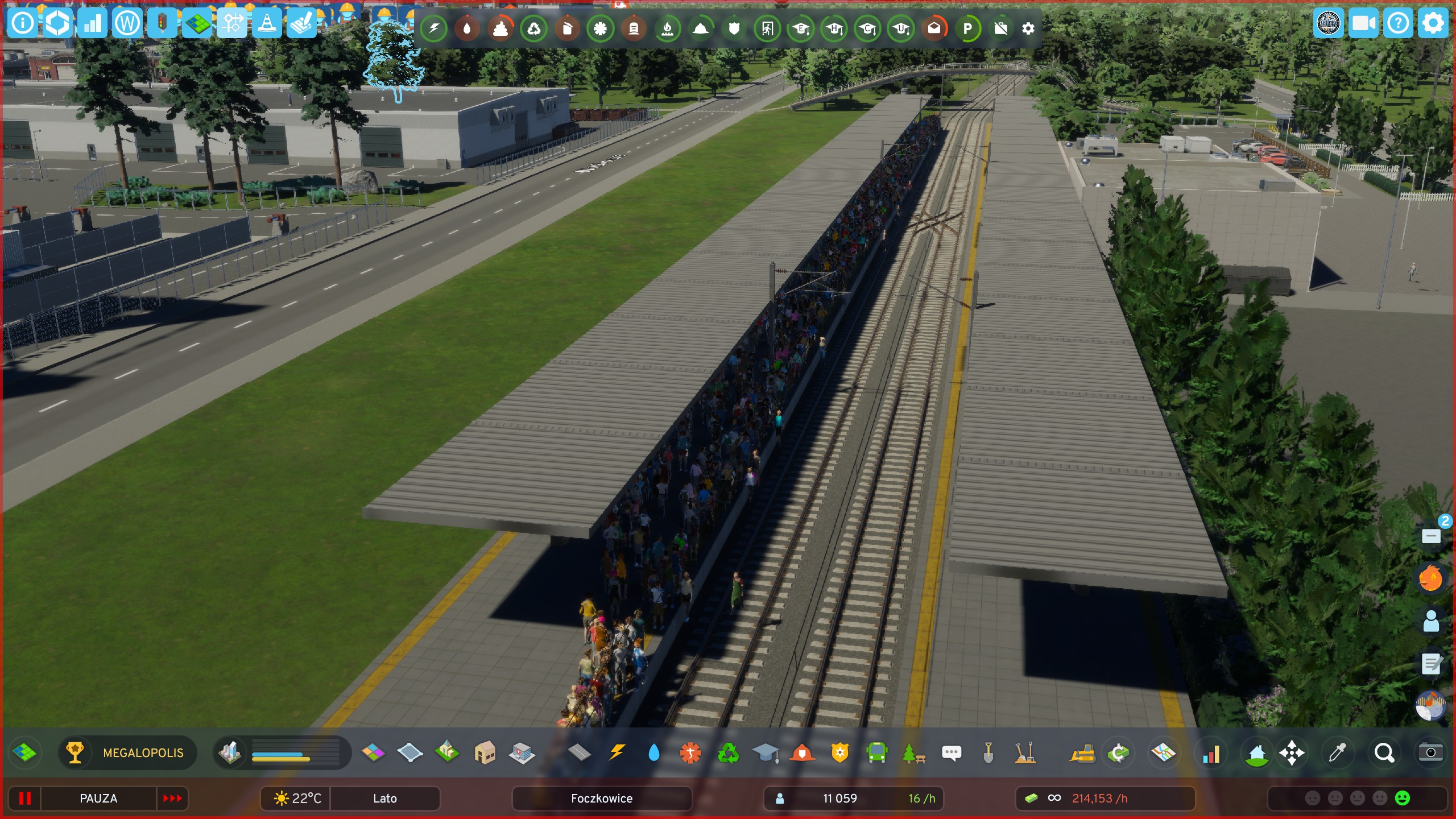Viewport: 1456px width, 819px height.
Task: Toggle the sewage infoview overlay
Action: (500, 28)
